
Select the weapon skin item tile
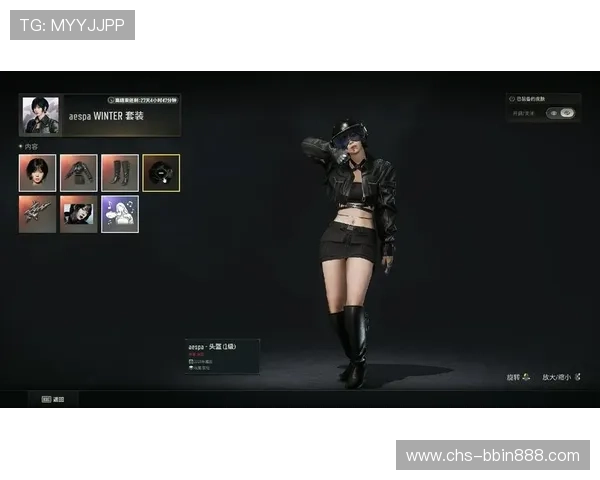pos(37,214)
